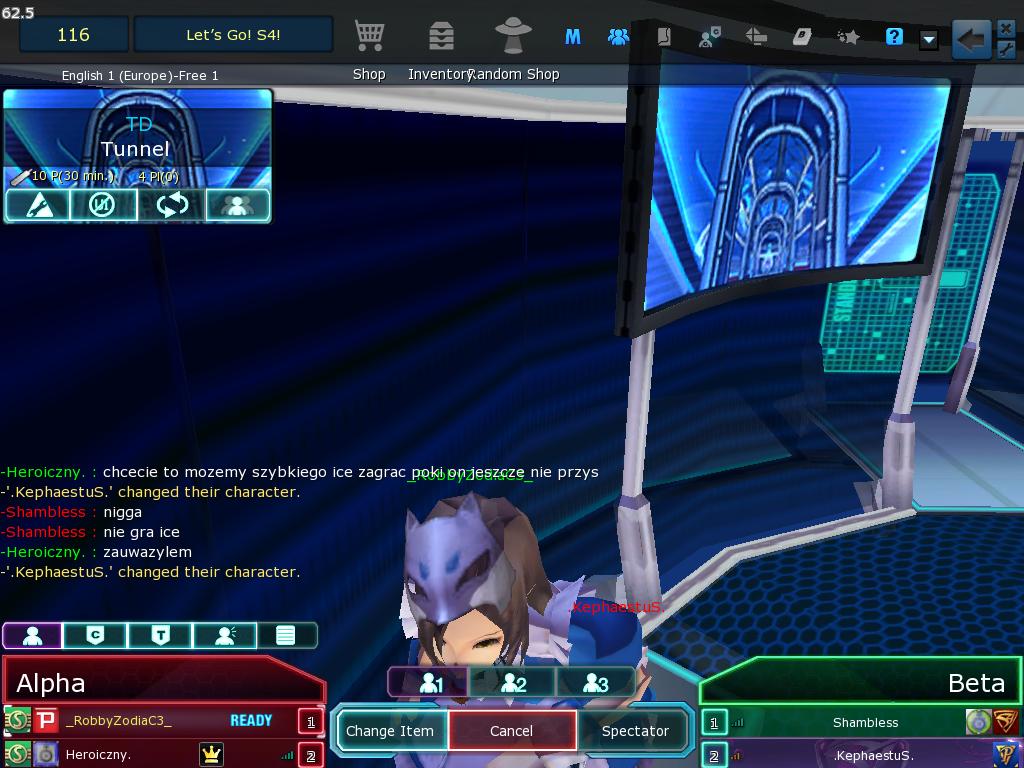Open the Shop cart icon
This screenshot has height=768, width=1024.
369,36
